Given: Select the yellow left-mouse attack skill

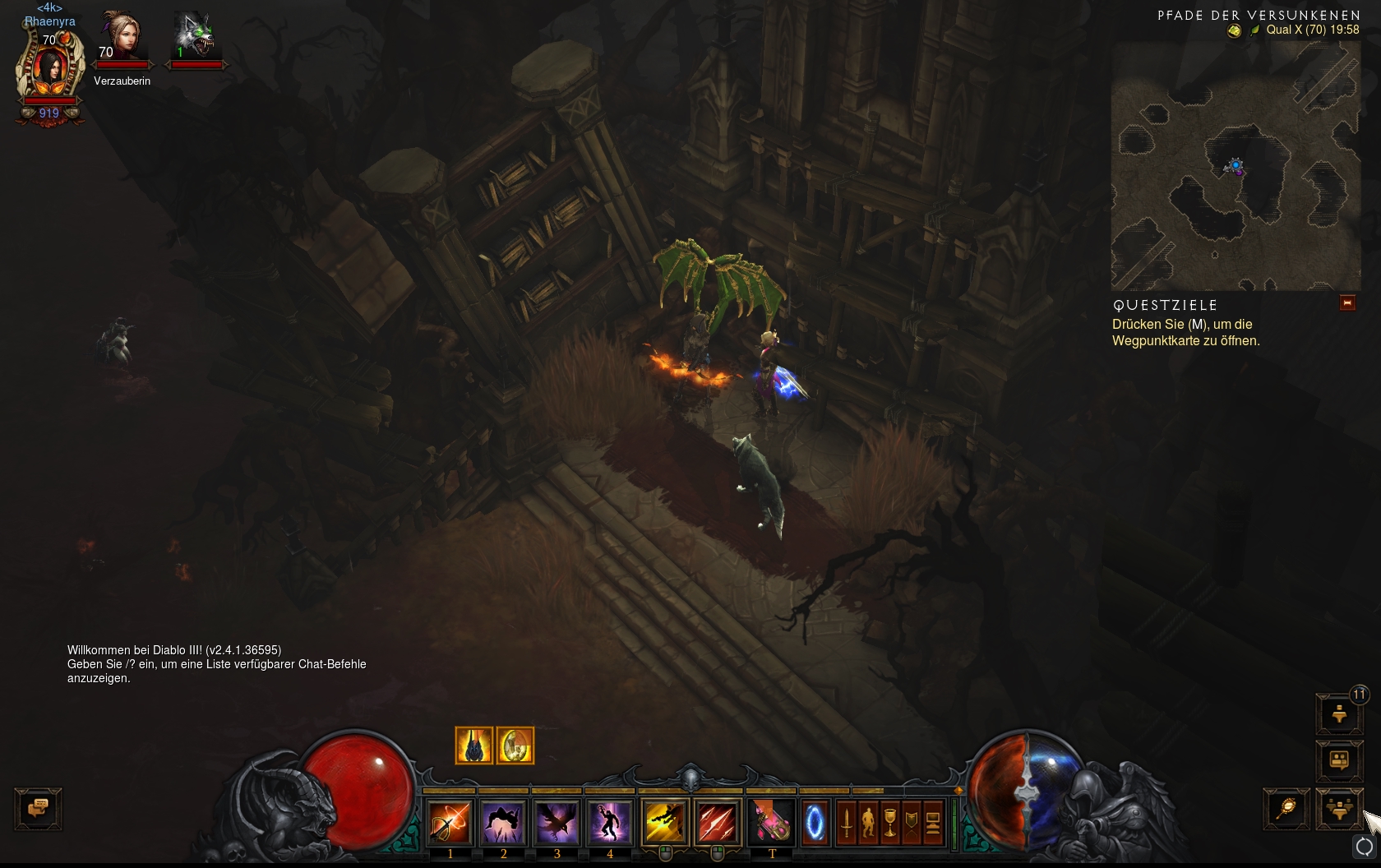Looking at the screenshot, I should click(664, 821).
